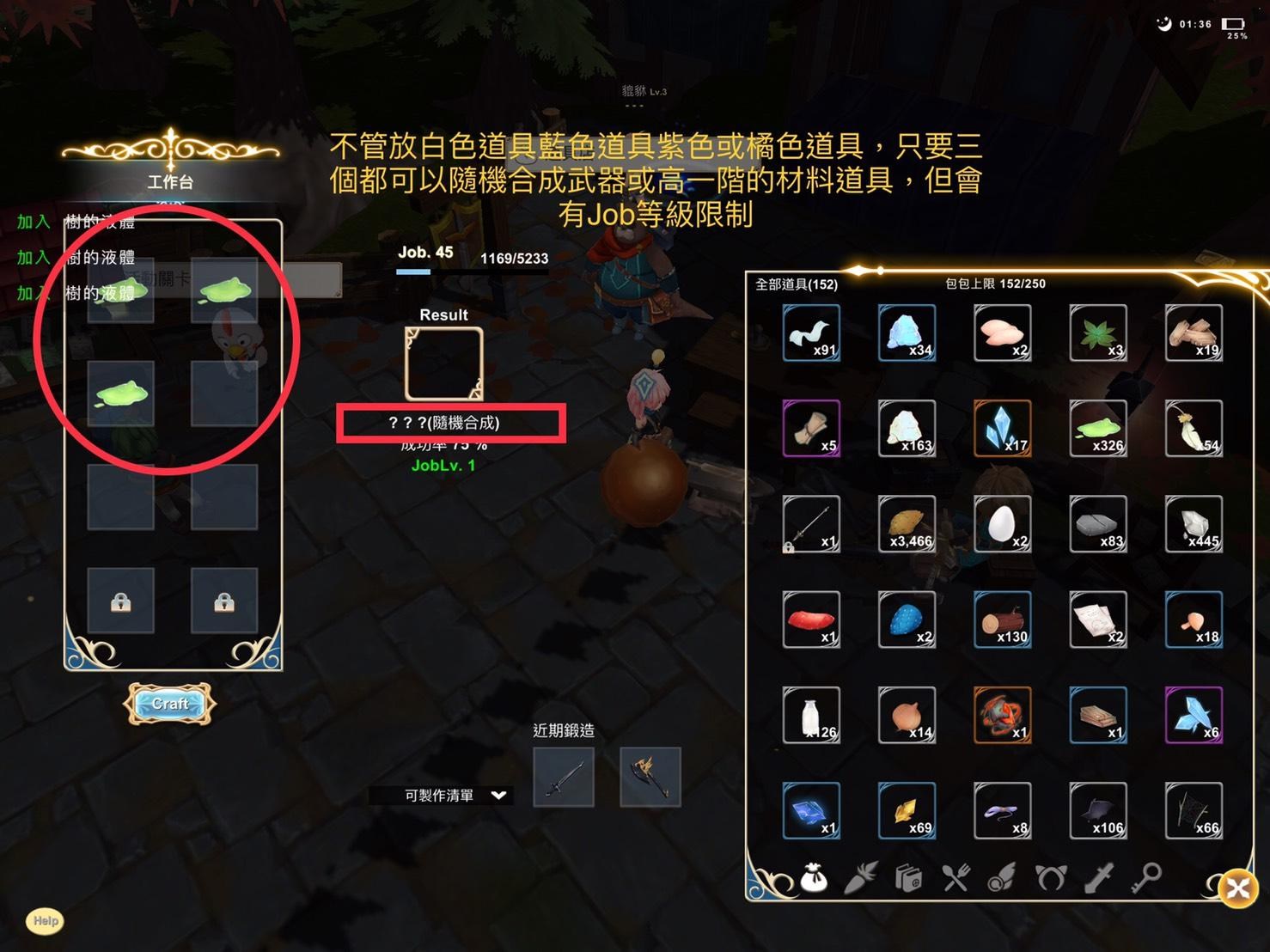
Task: Open the Help button
Action: tap(46, 921)
